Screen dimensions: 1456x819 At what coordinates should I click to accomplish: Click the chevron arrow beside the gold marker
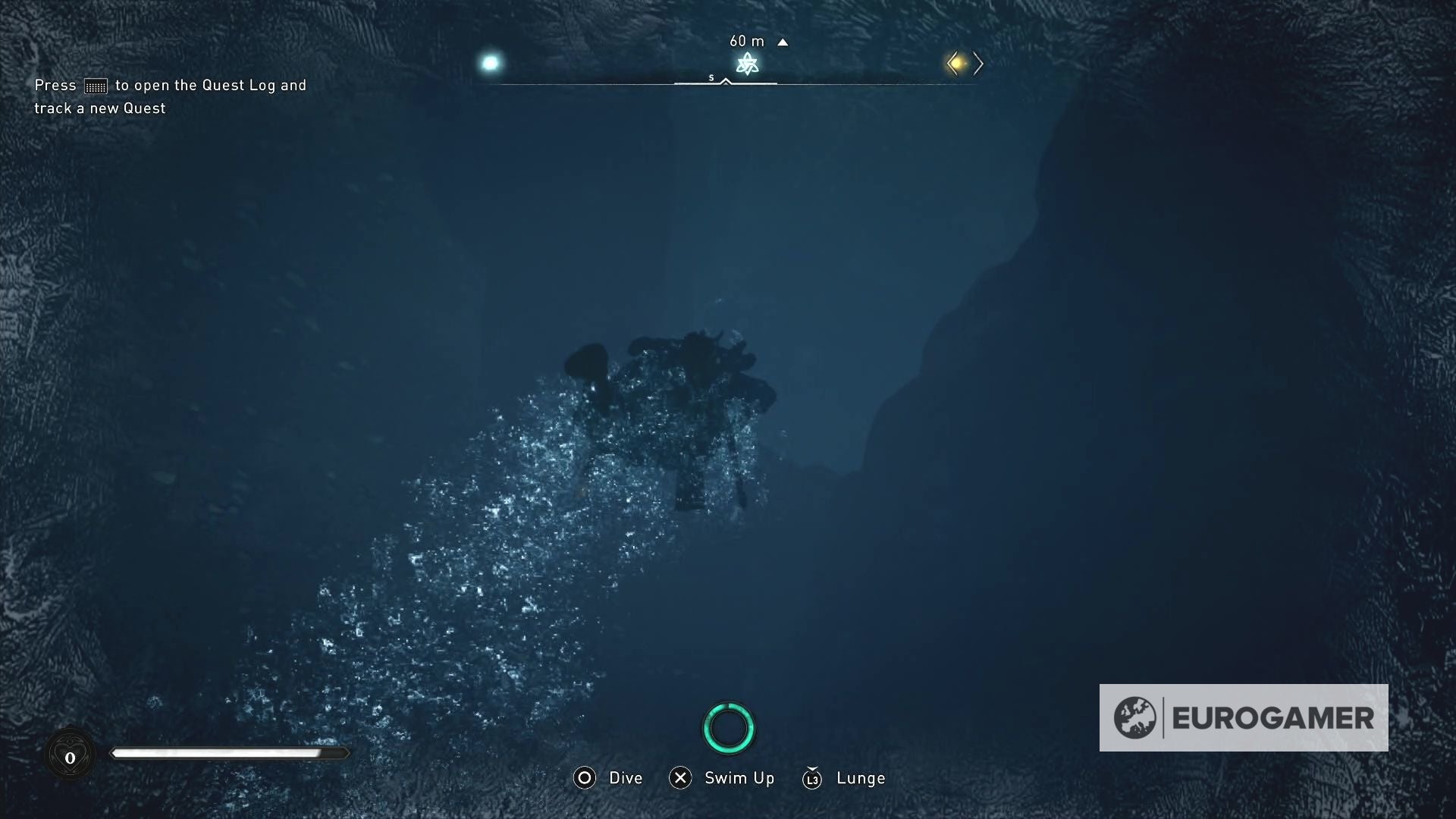click(x=978, y=64)
